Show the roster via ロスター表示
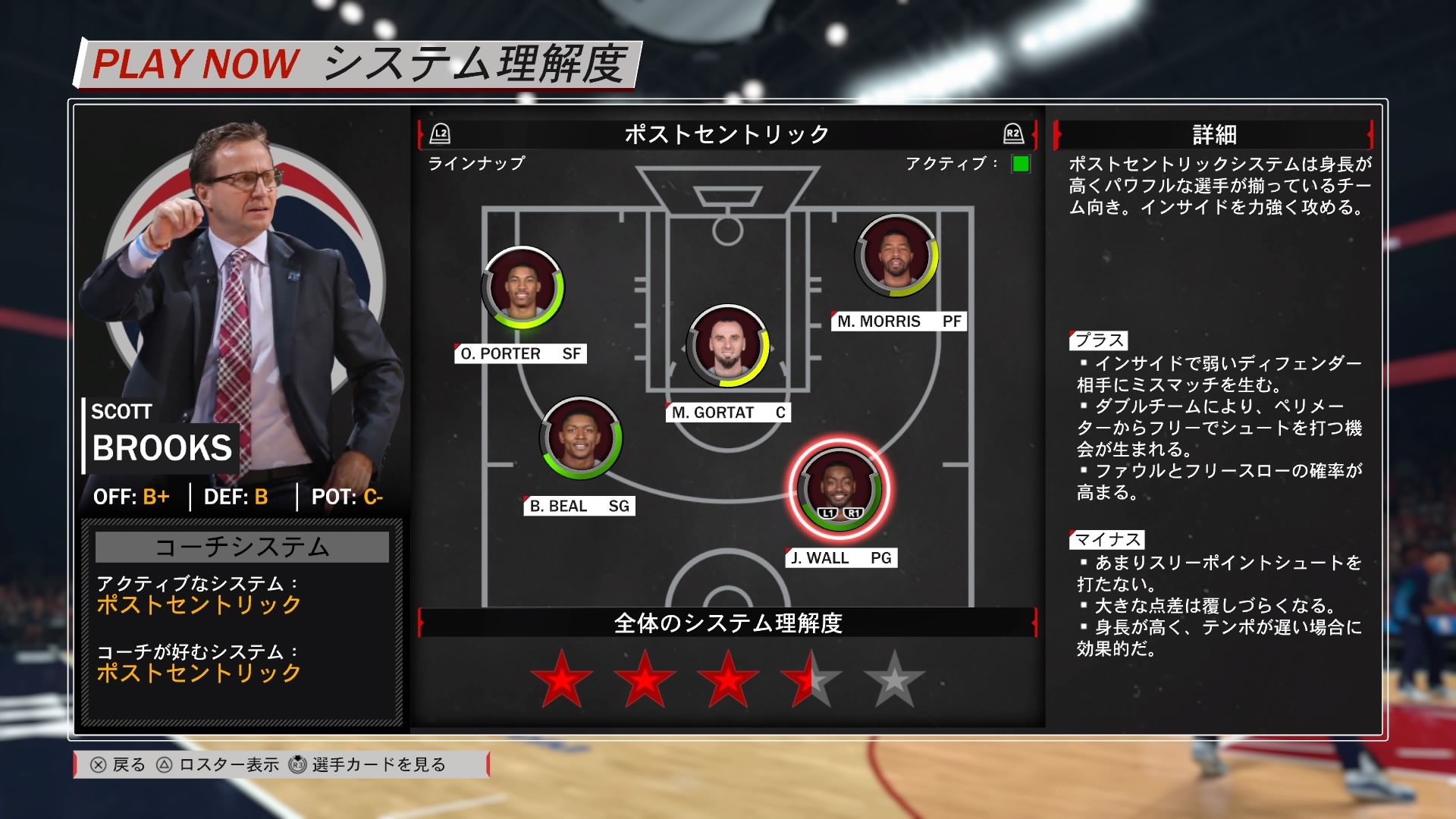Viewport: 1456px width, 819px height. [218, 764]
